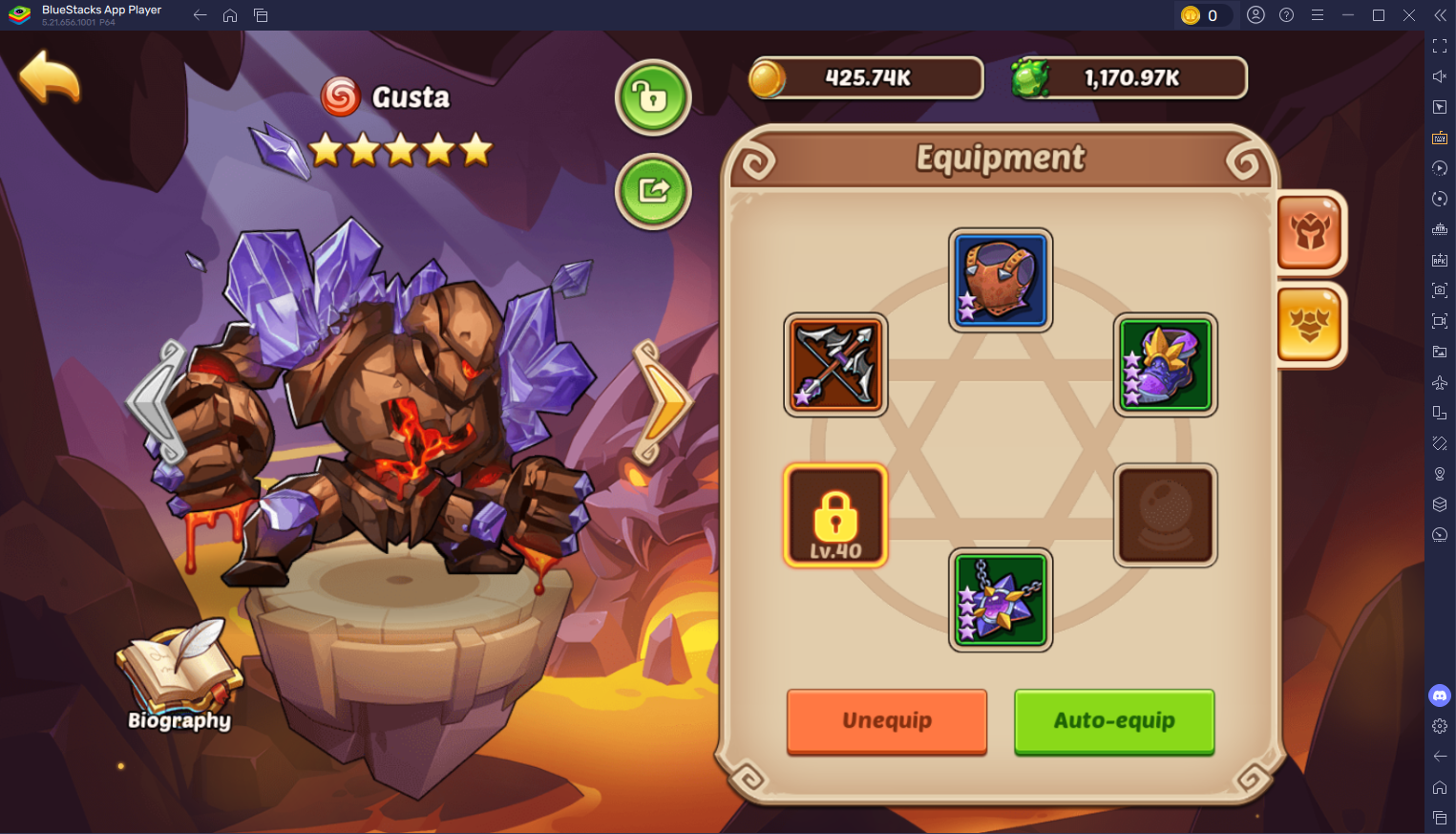Take a screenshot with the sidebar camera icon
Image resolution: width=1456 pixels, height=834 pixels.
click(x=1440, y=289)
